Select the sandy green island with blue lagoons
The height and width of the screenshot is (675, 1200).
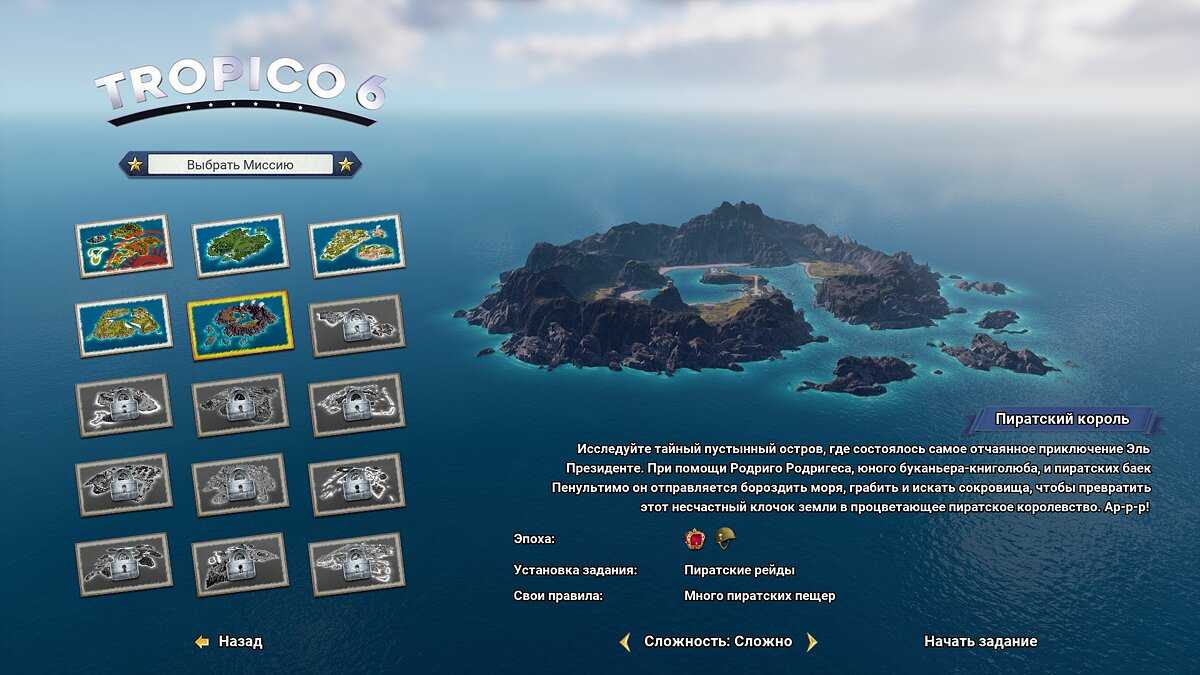[124, 325]
